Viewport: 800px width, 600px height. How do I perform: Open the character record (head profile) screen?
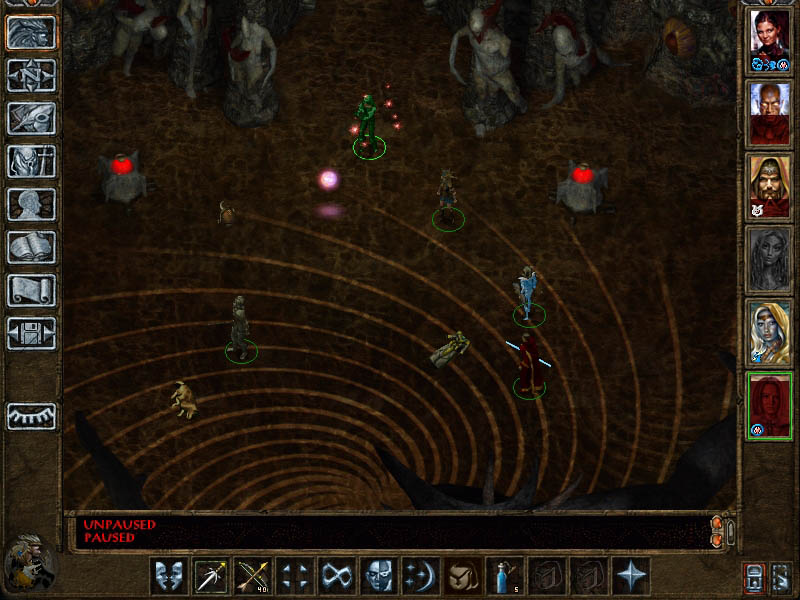[x=31, y=204]
